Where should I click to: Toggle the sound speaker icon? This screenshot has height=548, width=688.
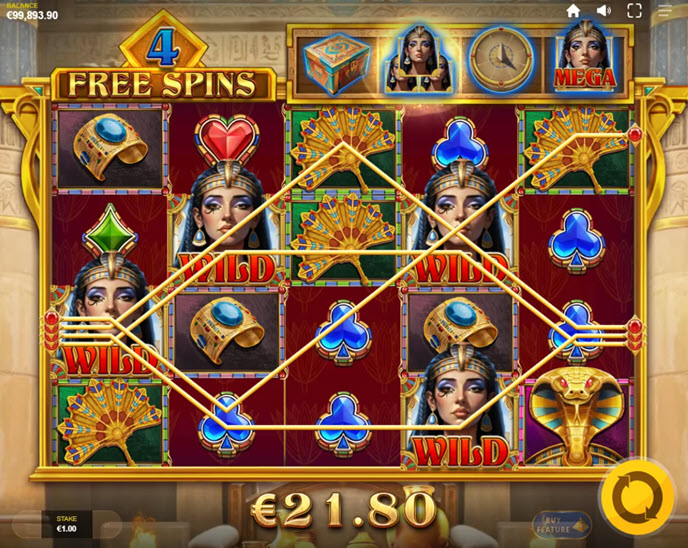pyautogui.click(x=603, y=11)
